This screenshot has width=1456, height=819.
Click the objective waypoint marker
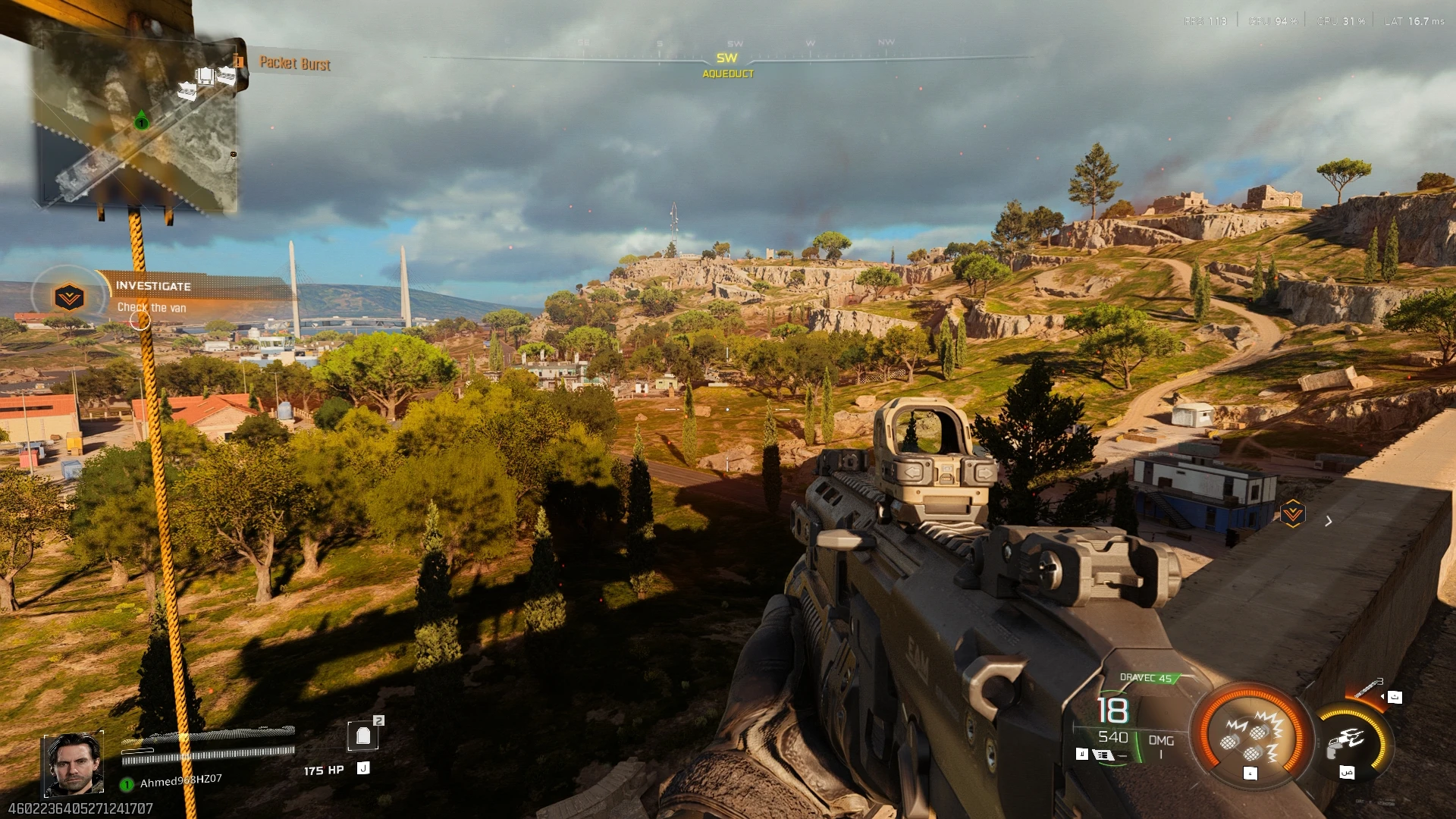tap(1292, 513)
